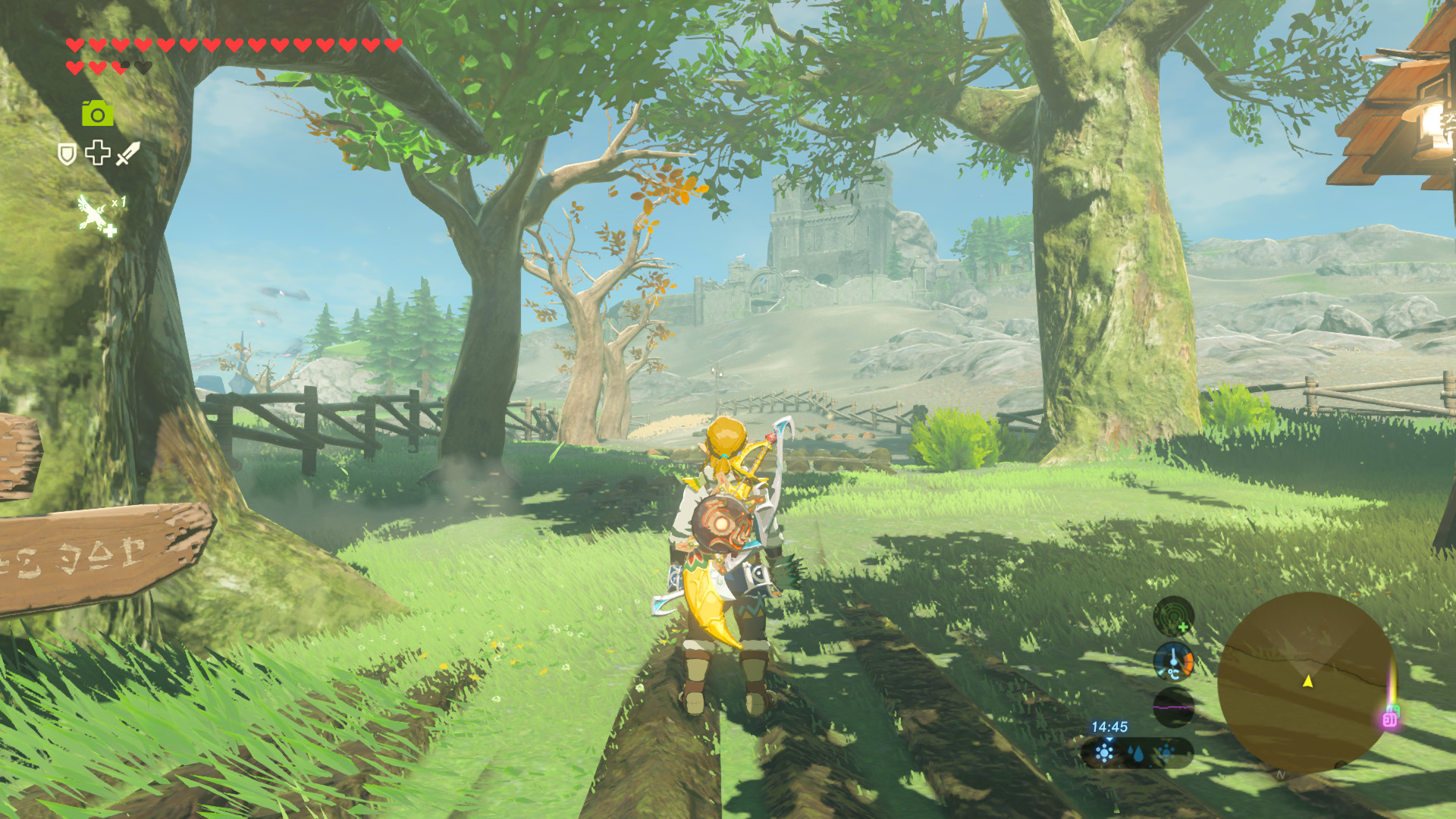This screenshot has height=819, width=1456.
Task: Click the green Sheikah Sensor radar icon
Action: 1173,616
